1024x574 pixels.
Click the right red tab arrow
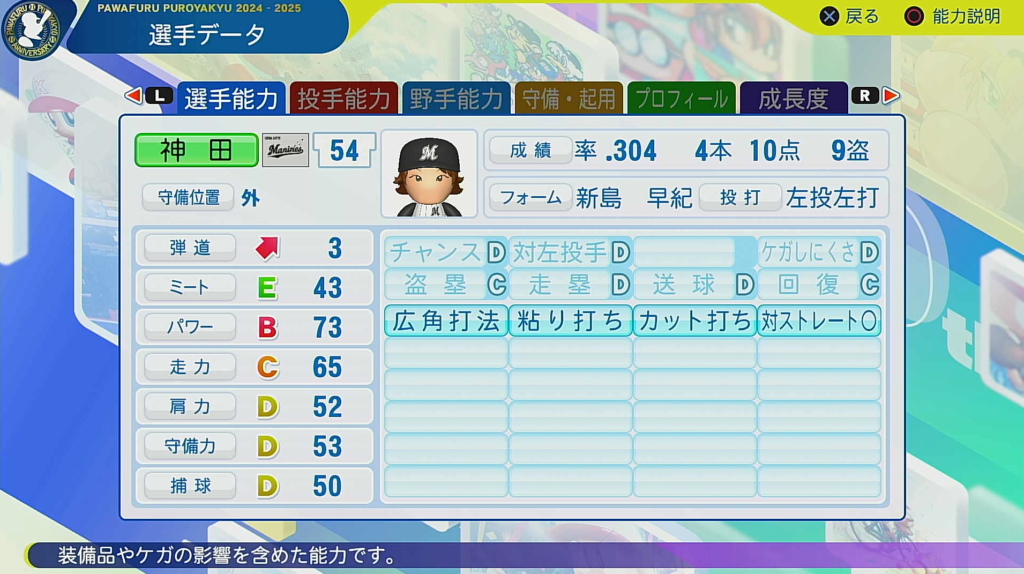(x=891, y=96)
